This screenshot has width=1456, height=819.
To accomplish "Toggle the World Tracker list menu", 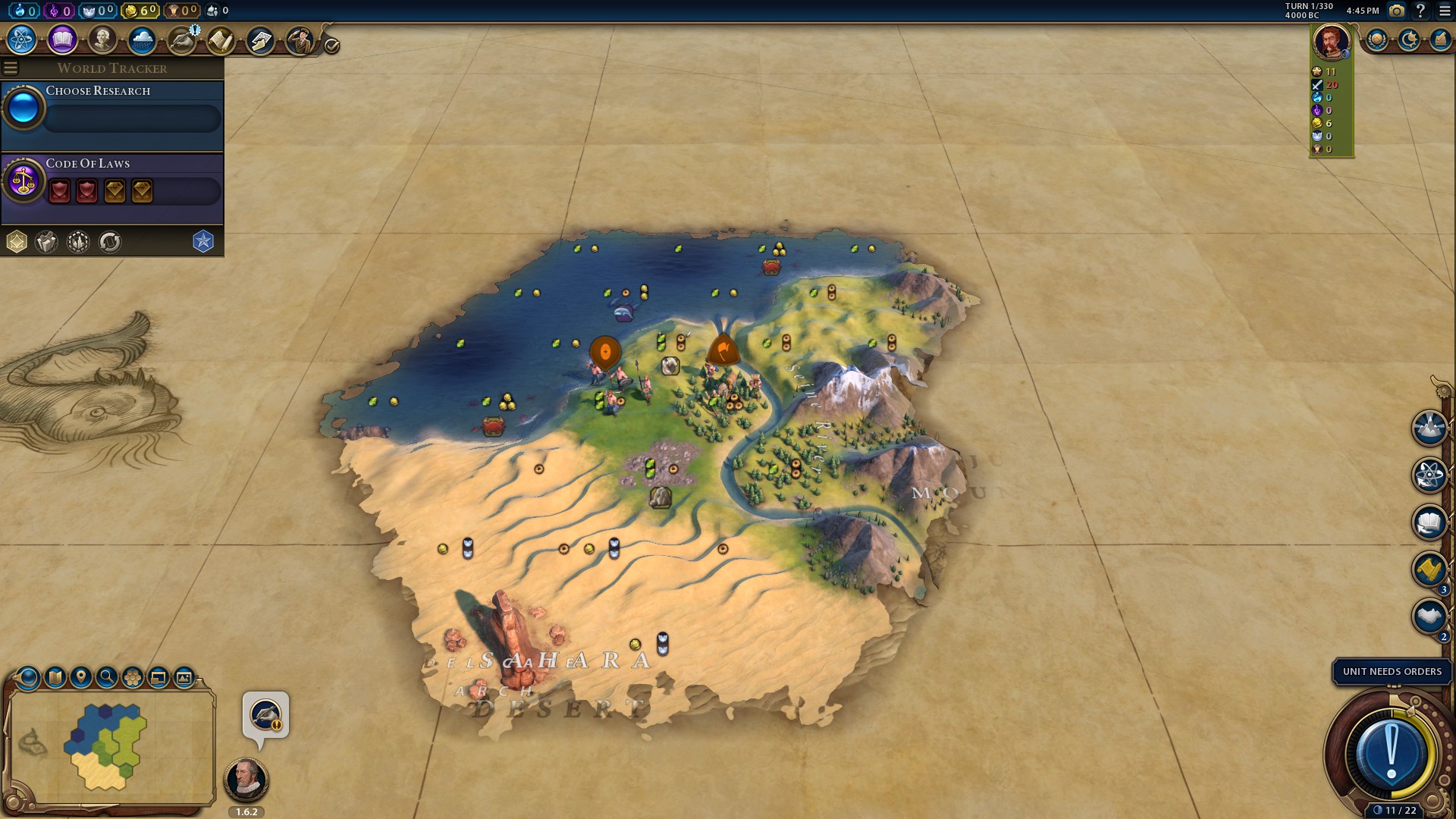I will pyautogui.click(x=11, y=68).
